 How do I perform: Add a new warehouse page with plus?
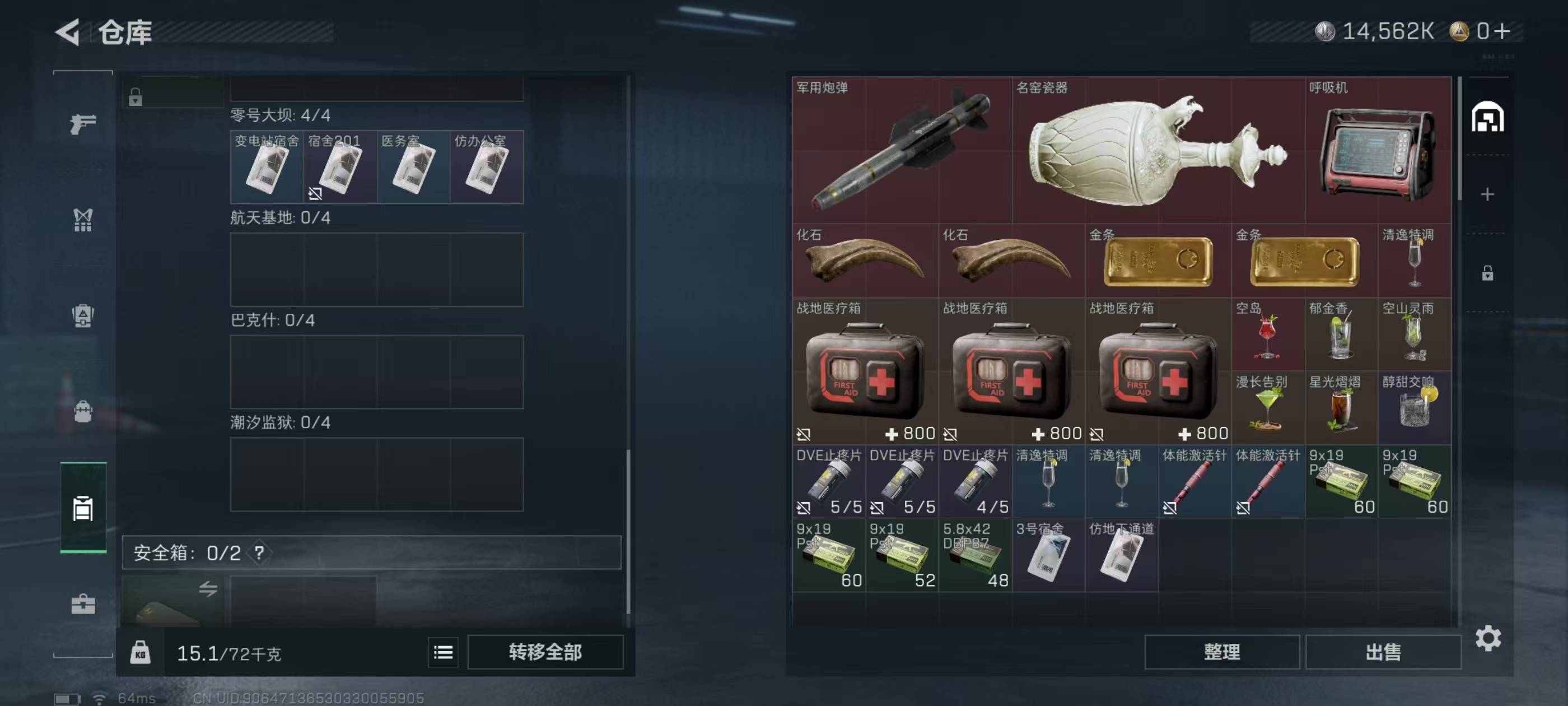pos(1487,194)
